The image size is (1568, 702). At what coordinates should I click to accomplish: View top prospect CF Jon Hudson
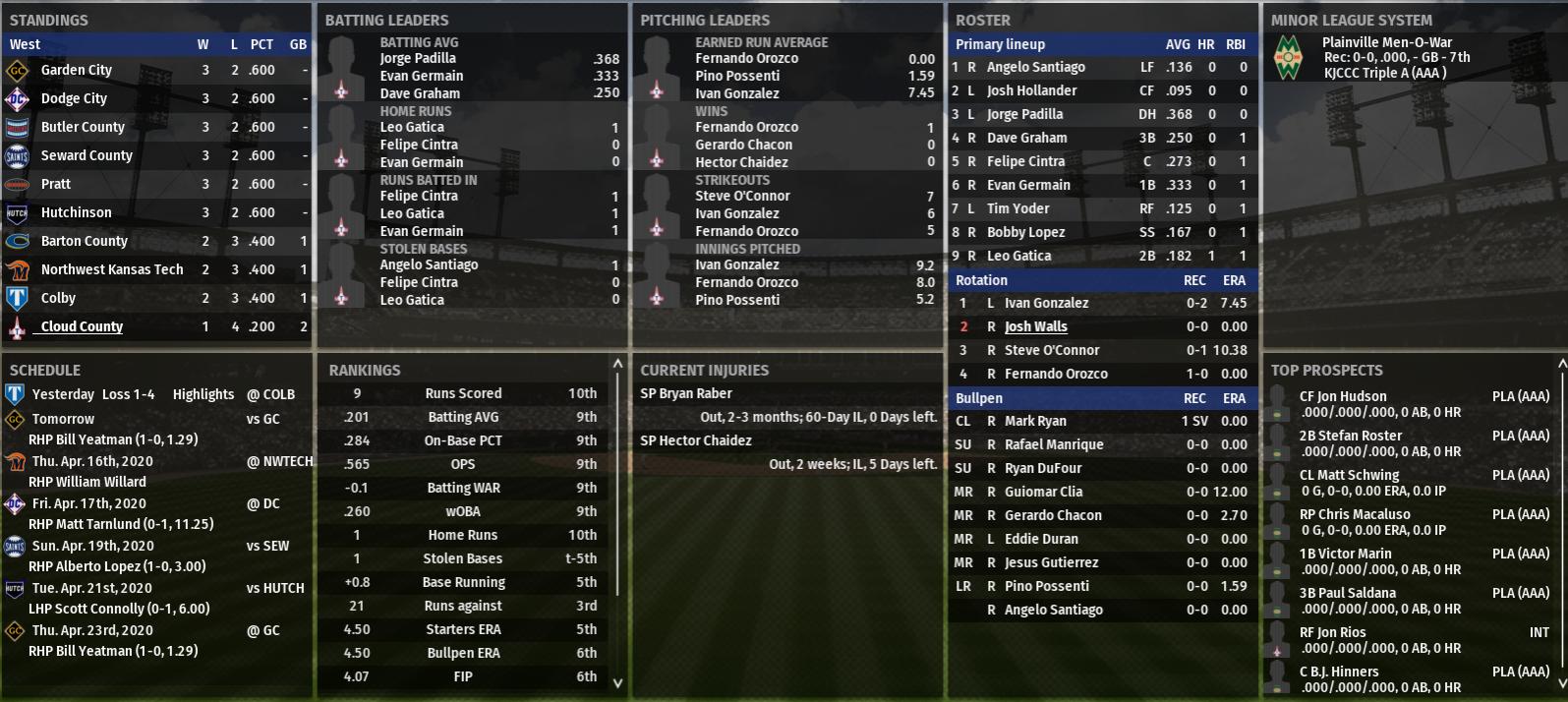coord(1343,396)
